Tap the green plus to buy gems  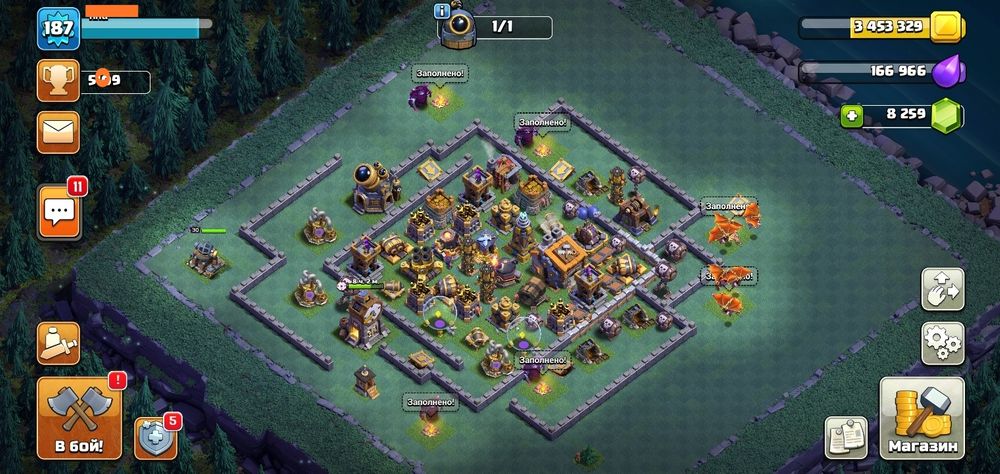point(852,115)
